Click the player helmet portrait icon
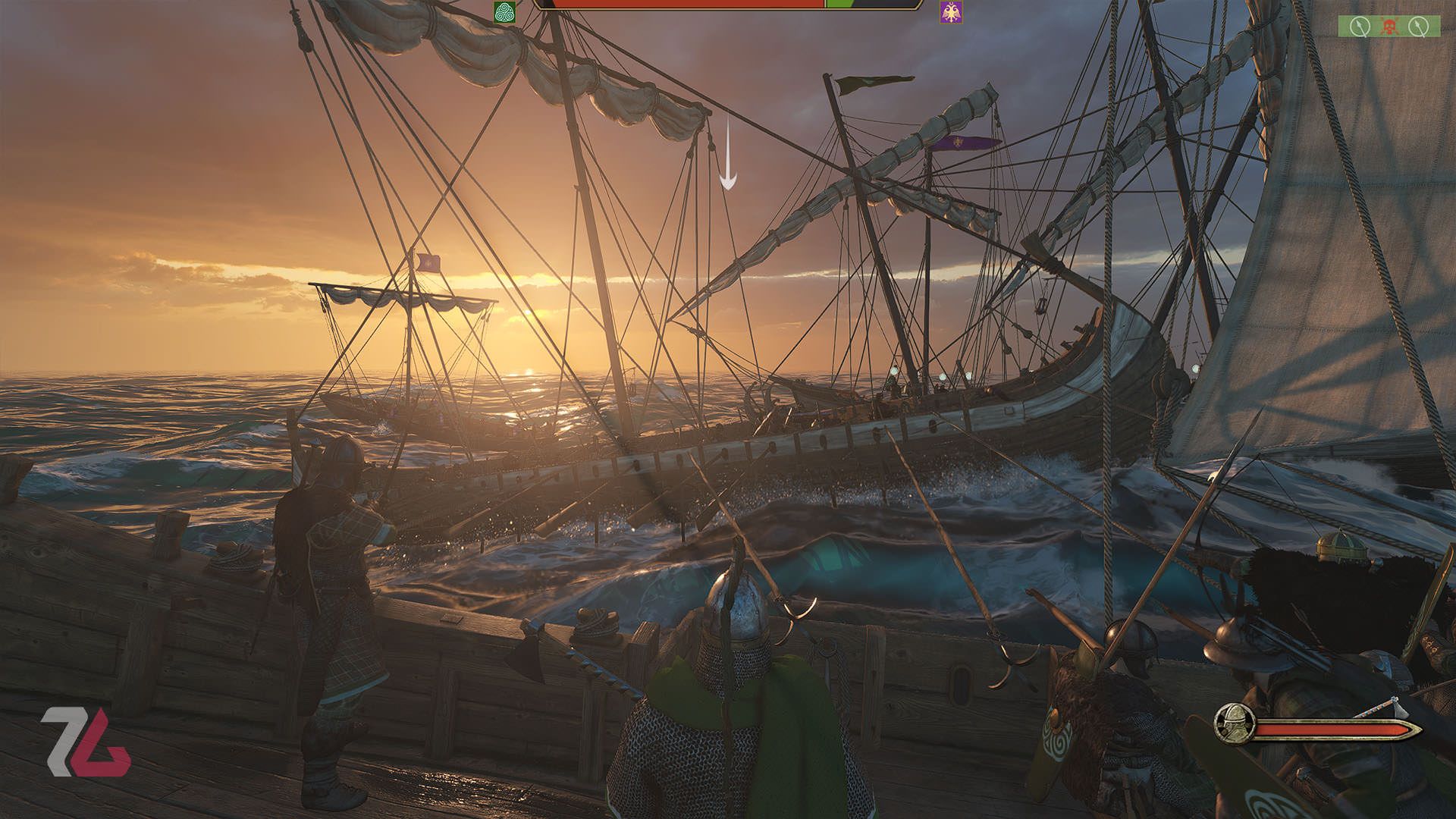1456x819 pixels. pos(1234,723)
